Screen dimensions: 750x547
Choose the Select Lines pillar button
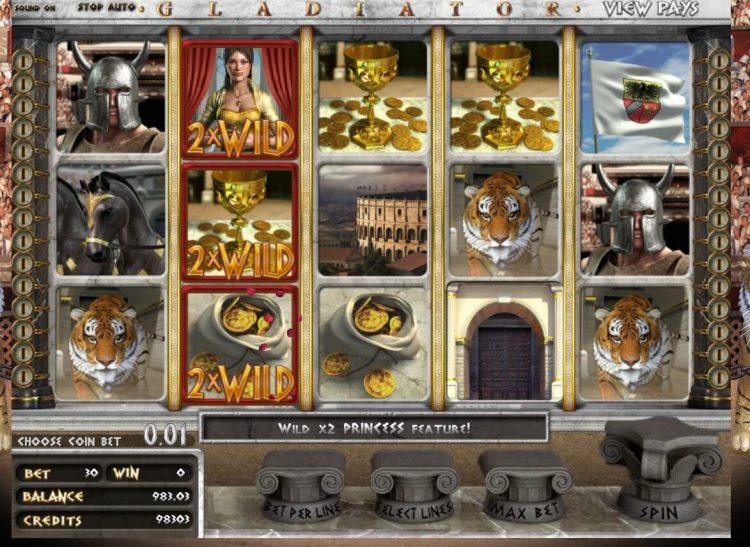pyautogui.click(x=414, y=487)
